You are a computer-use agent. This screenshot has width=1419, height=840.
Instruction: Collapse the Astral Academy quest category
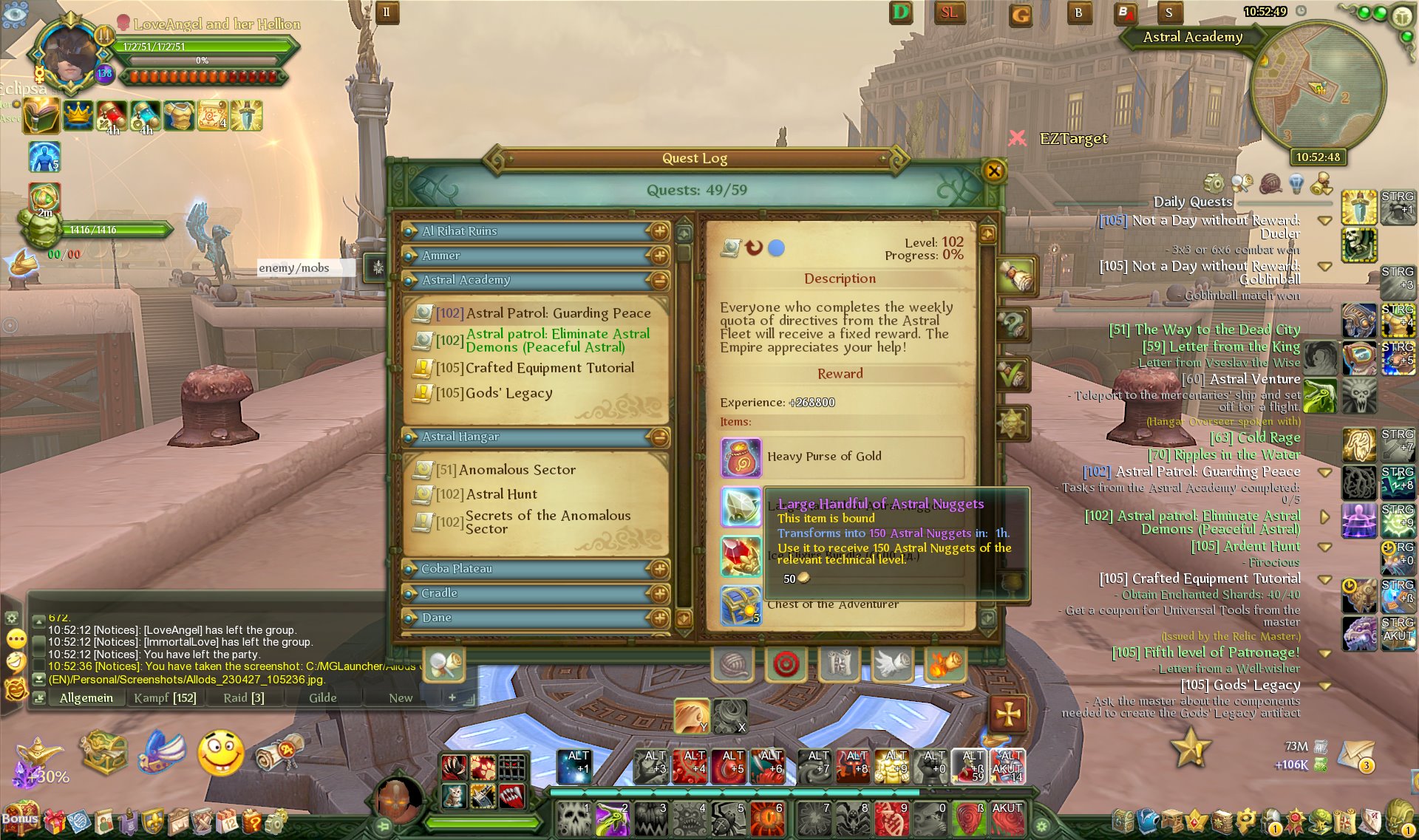(x=659, y=280)
